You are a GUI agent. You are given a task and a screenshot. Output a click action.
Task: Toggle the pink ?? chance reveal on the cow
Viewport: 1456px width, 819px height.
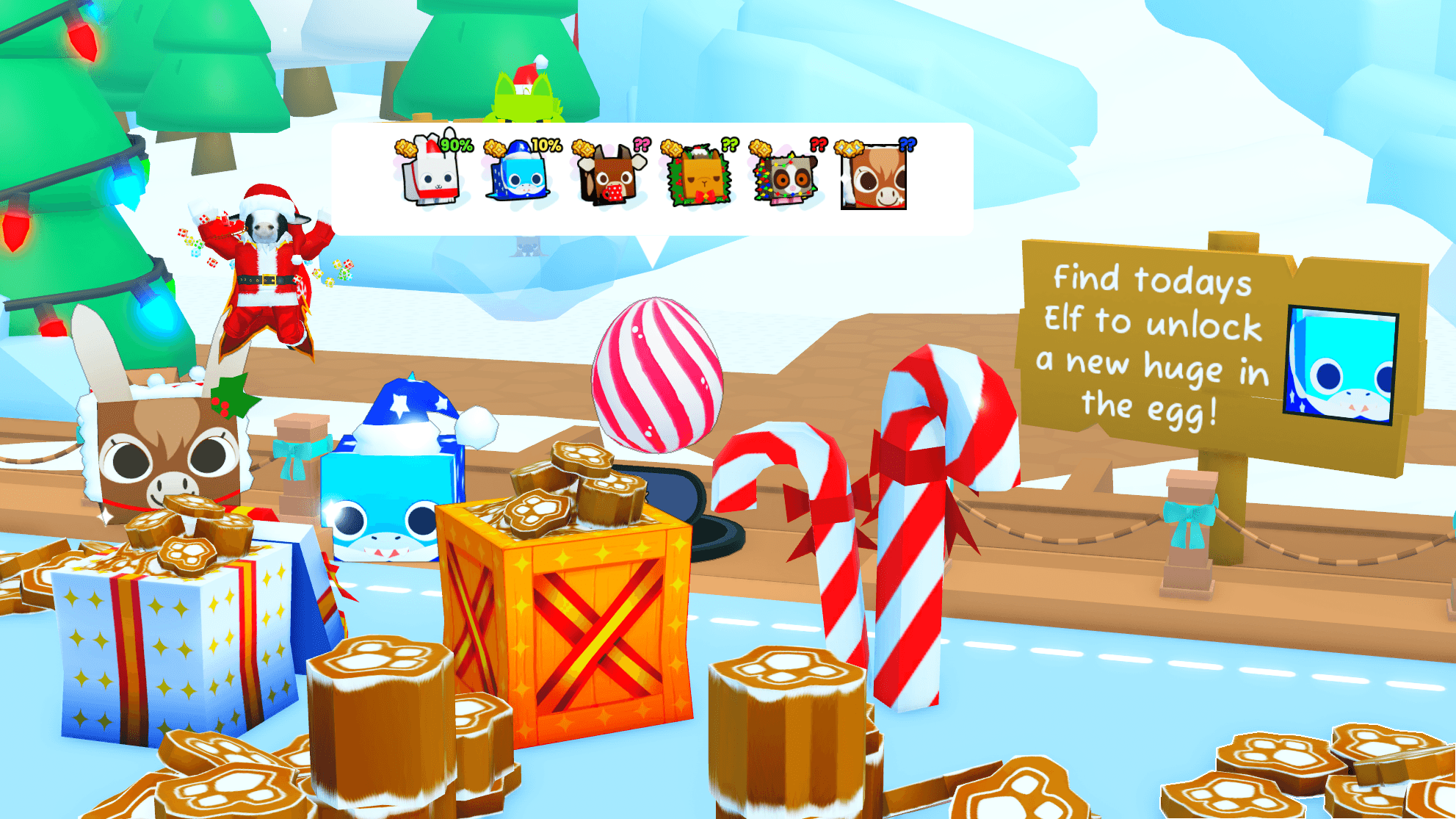point(641,145)
